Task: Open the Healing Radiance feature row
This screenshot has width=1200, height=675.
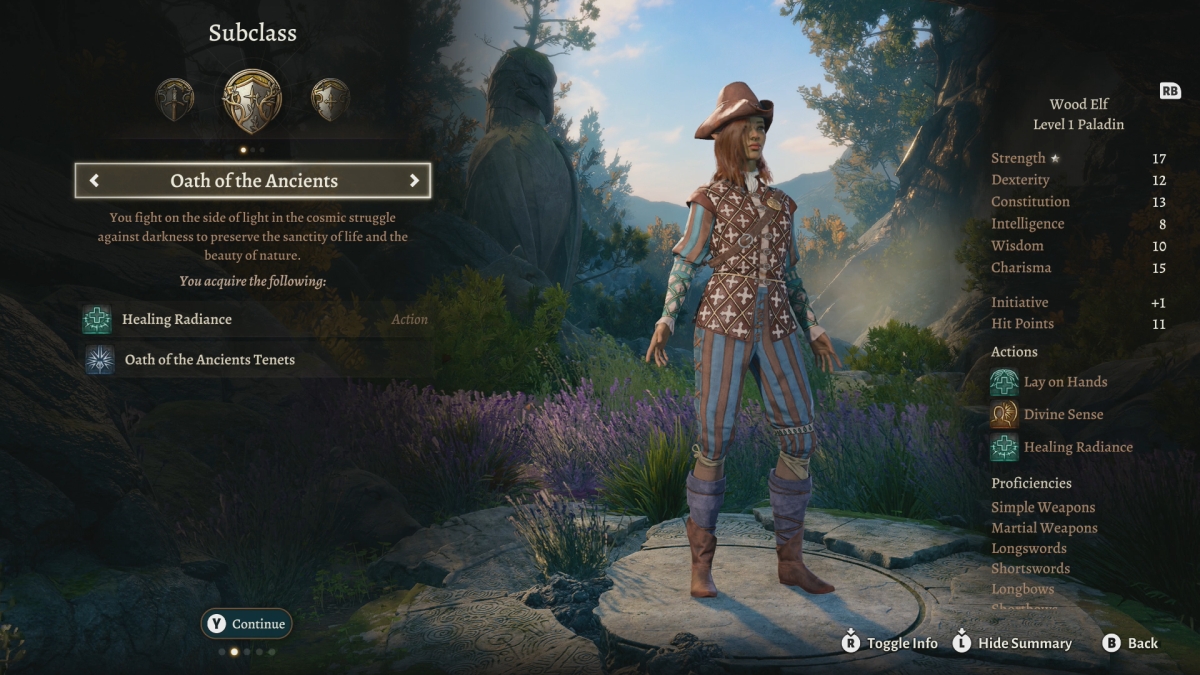Action: click(x=176, y=320)
